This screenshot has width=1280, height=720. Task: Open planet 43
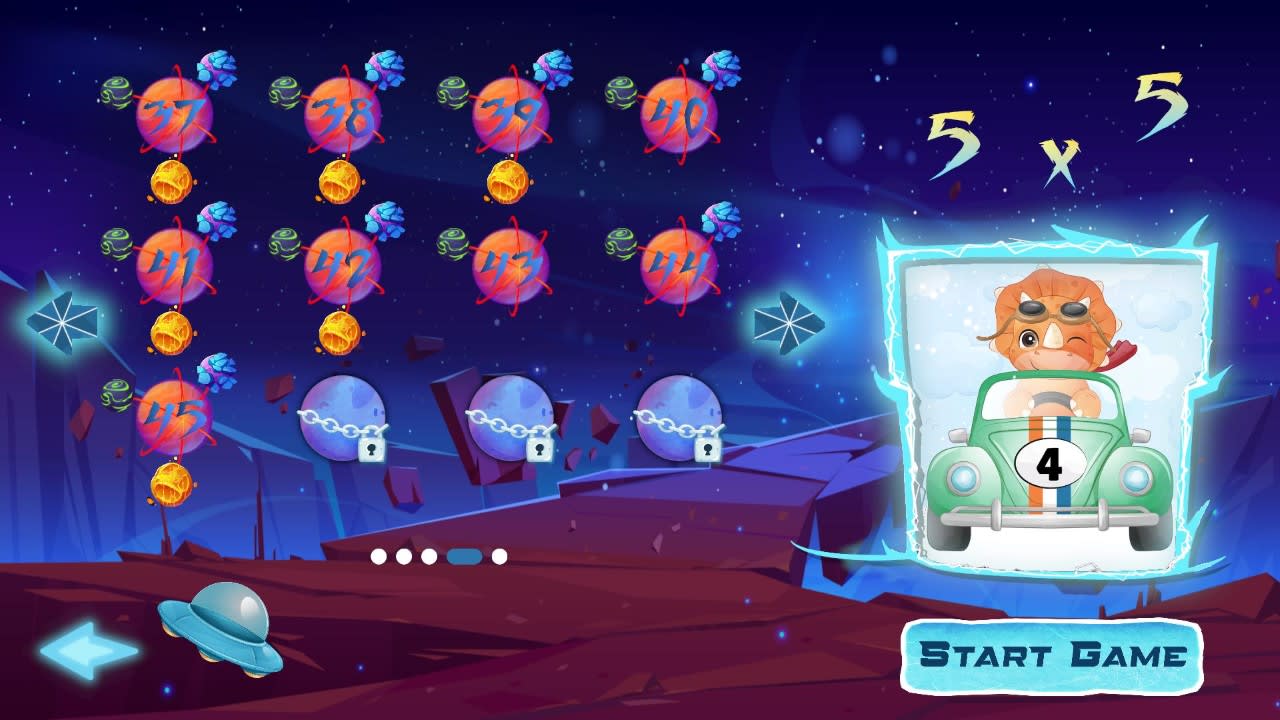click(x=510, y=265)
